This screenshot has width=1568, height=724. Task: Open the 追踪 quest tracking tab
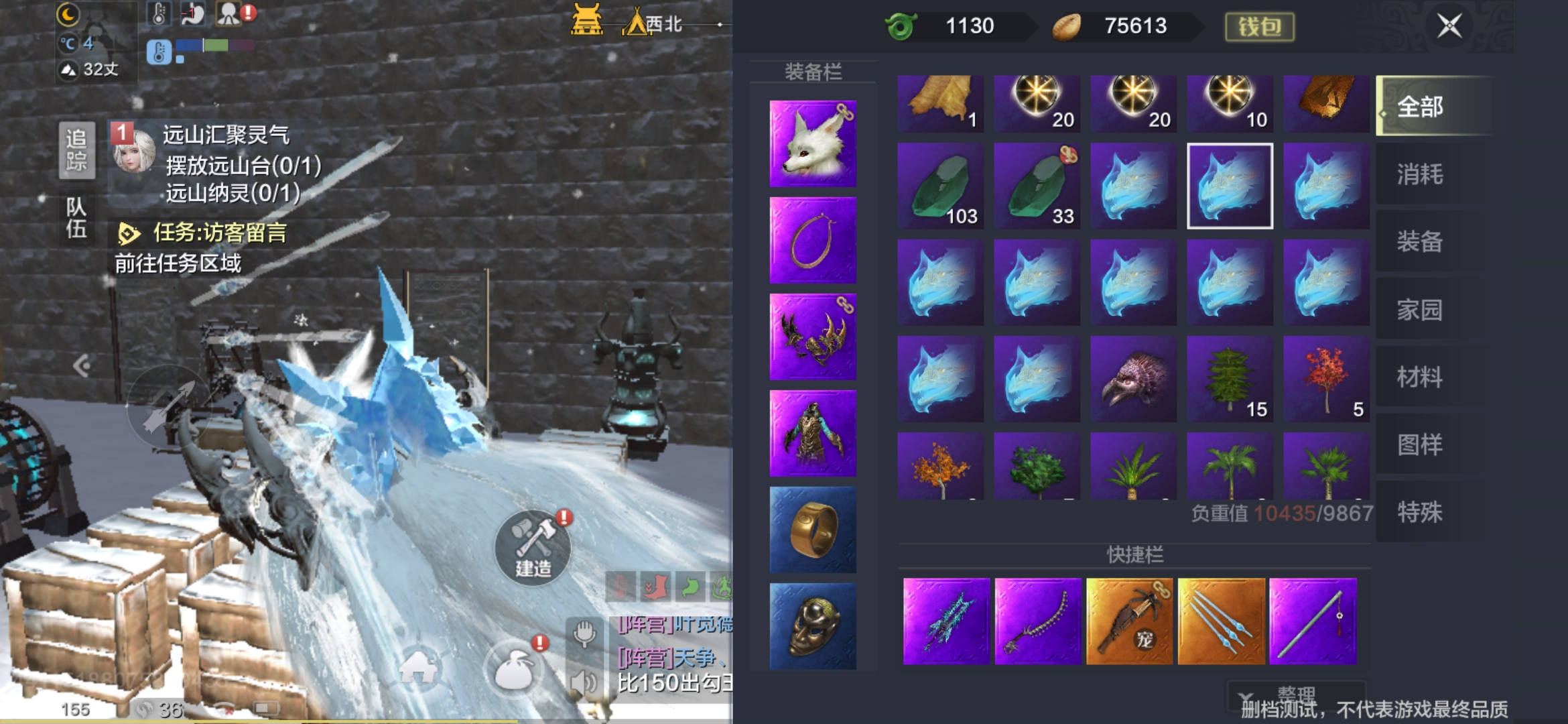(x=76, y=150)
